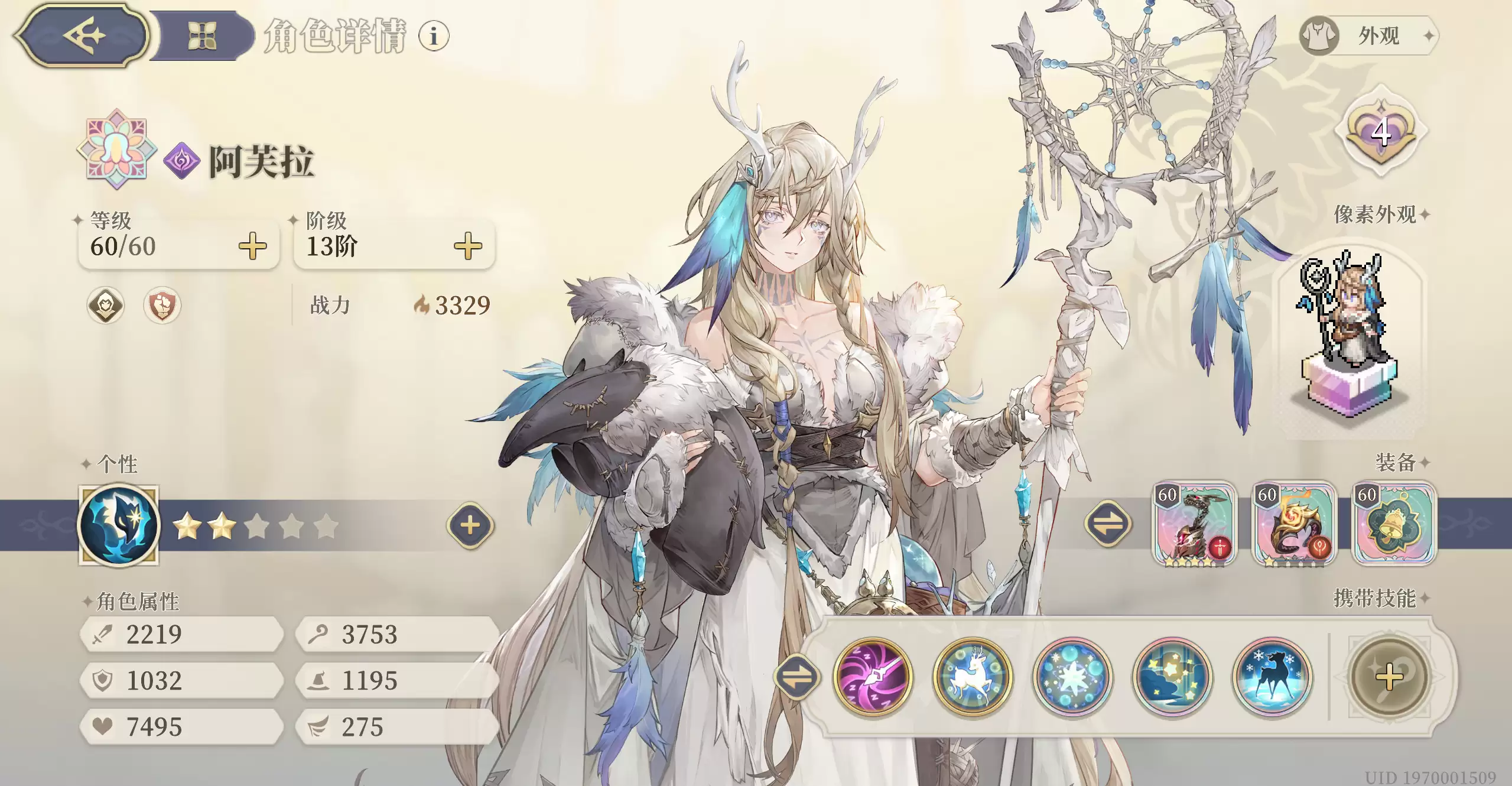1512x786 pixels.
Task: Upgrade the 13阶 rank with plus
Action: (467, 246)
